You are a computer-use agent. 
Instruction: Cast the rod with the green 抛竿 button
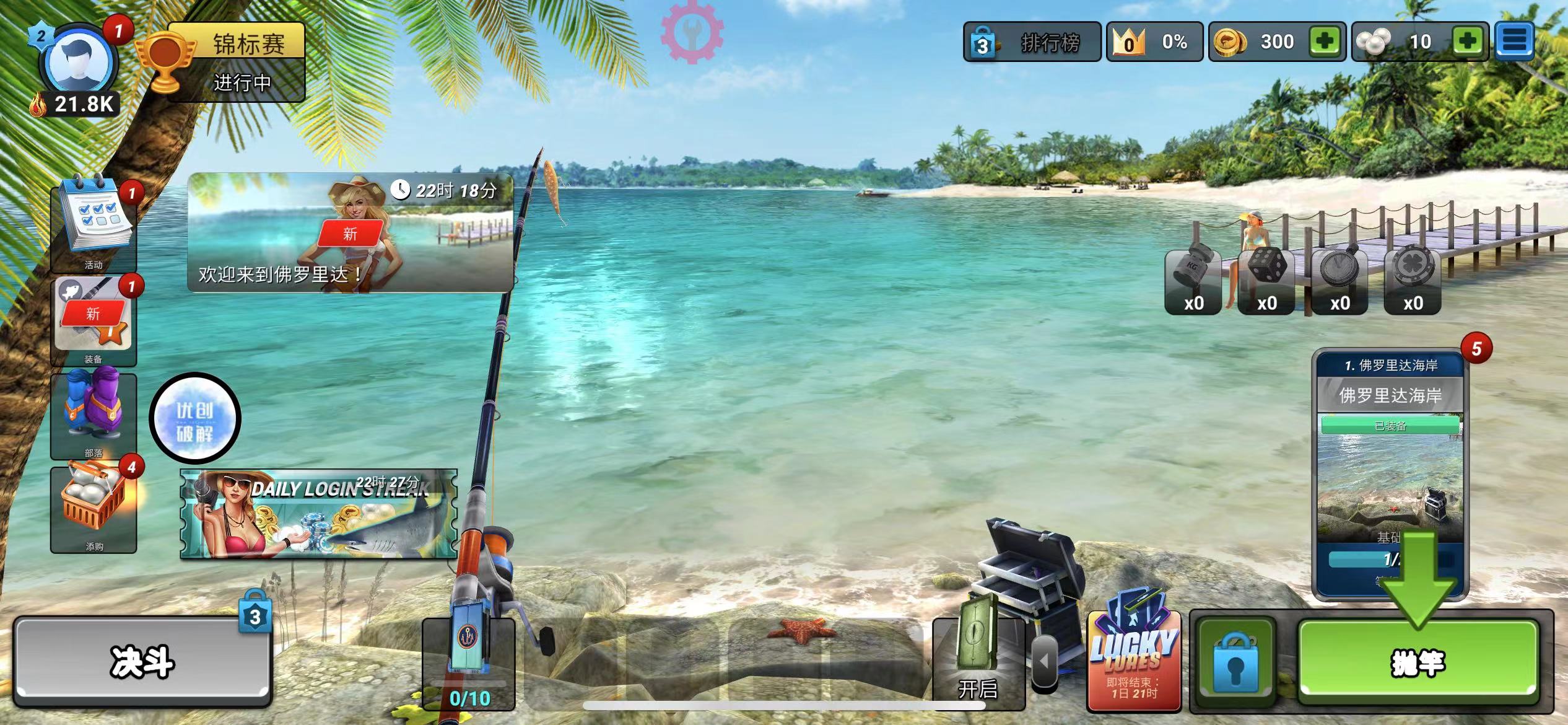pyautogui.click(x=1418, y=662)
